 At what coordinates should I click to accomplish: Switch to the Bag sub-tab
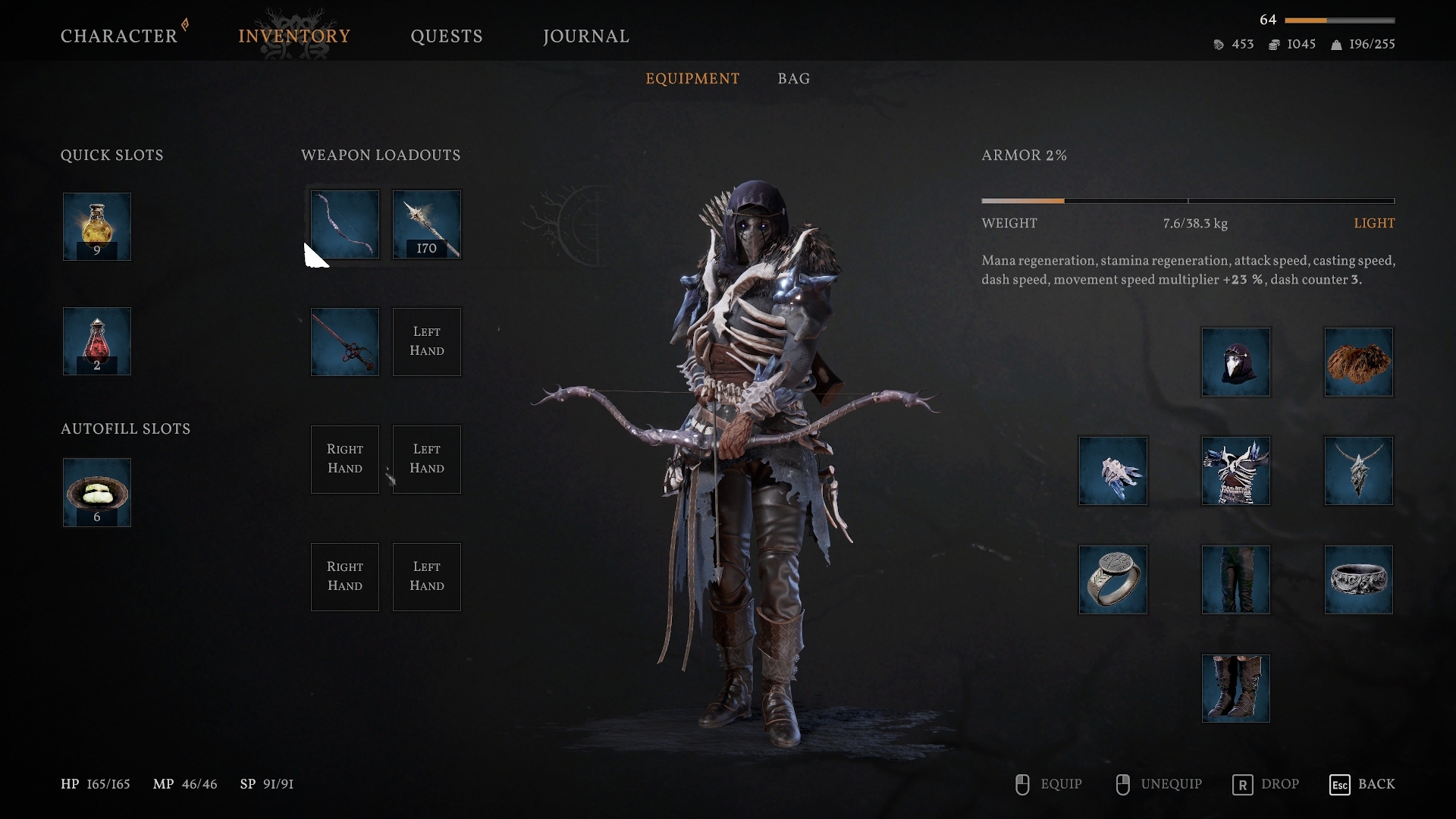[793, 79]
